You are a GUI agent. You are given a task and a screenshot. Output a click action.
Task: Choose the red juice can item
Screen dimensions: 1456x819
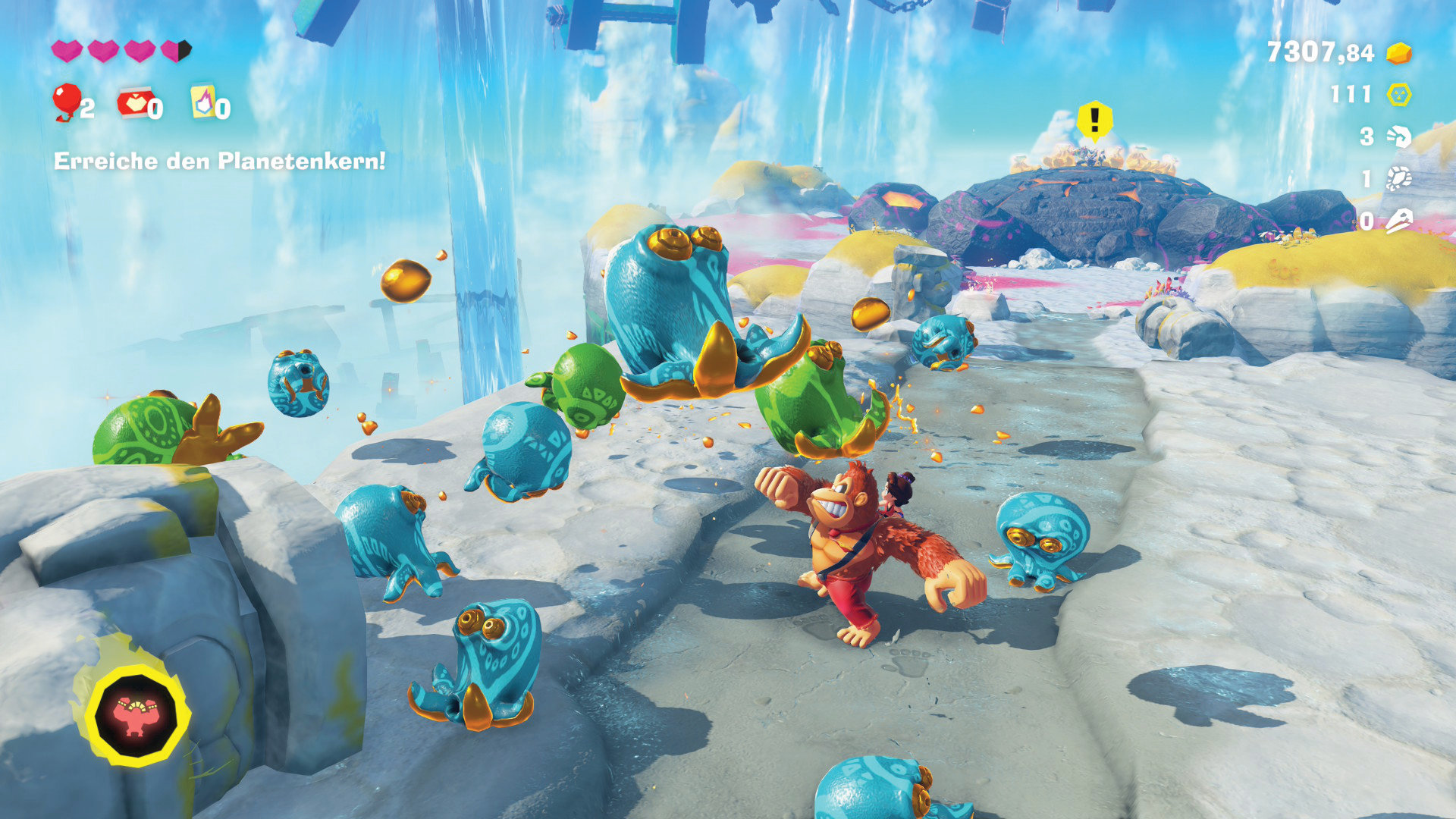point(135,103)
